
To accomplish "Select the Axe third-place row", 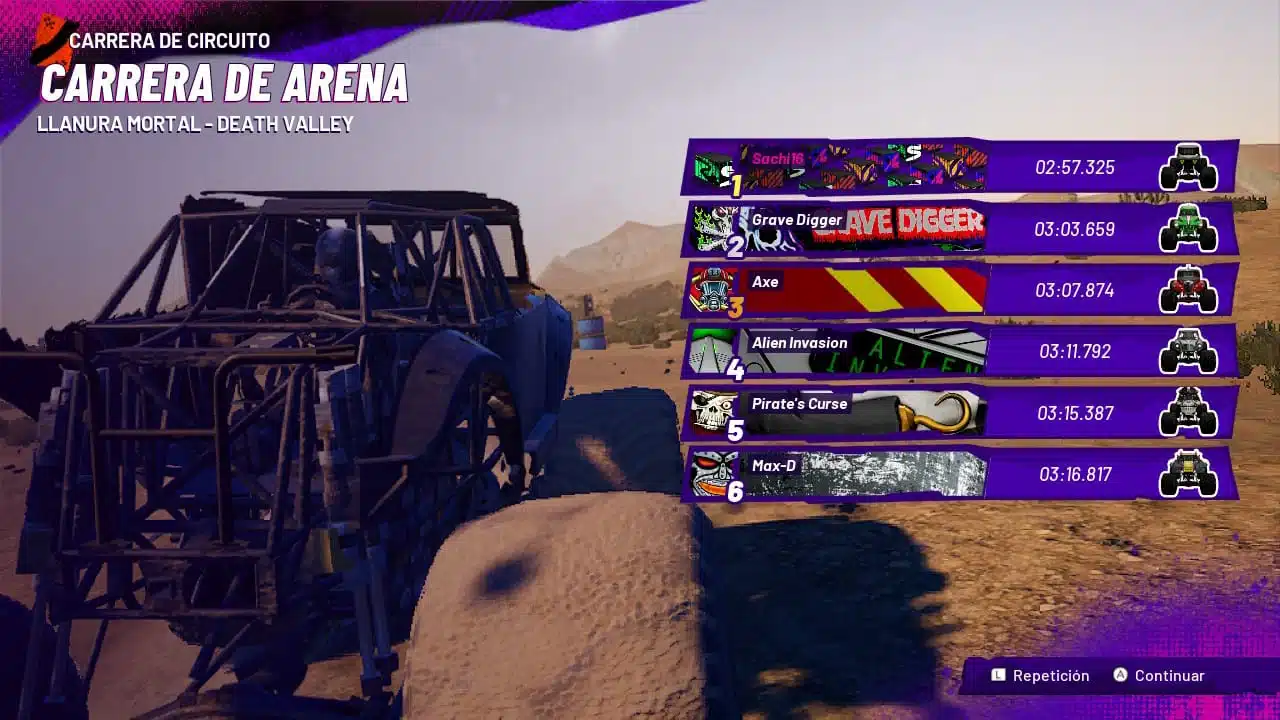I will pyautogui.click(x=960, y=290).
